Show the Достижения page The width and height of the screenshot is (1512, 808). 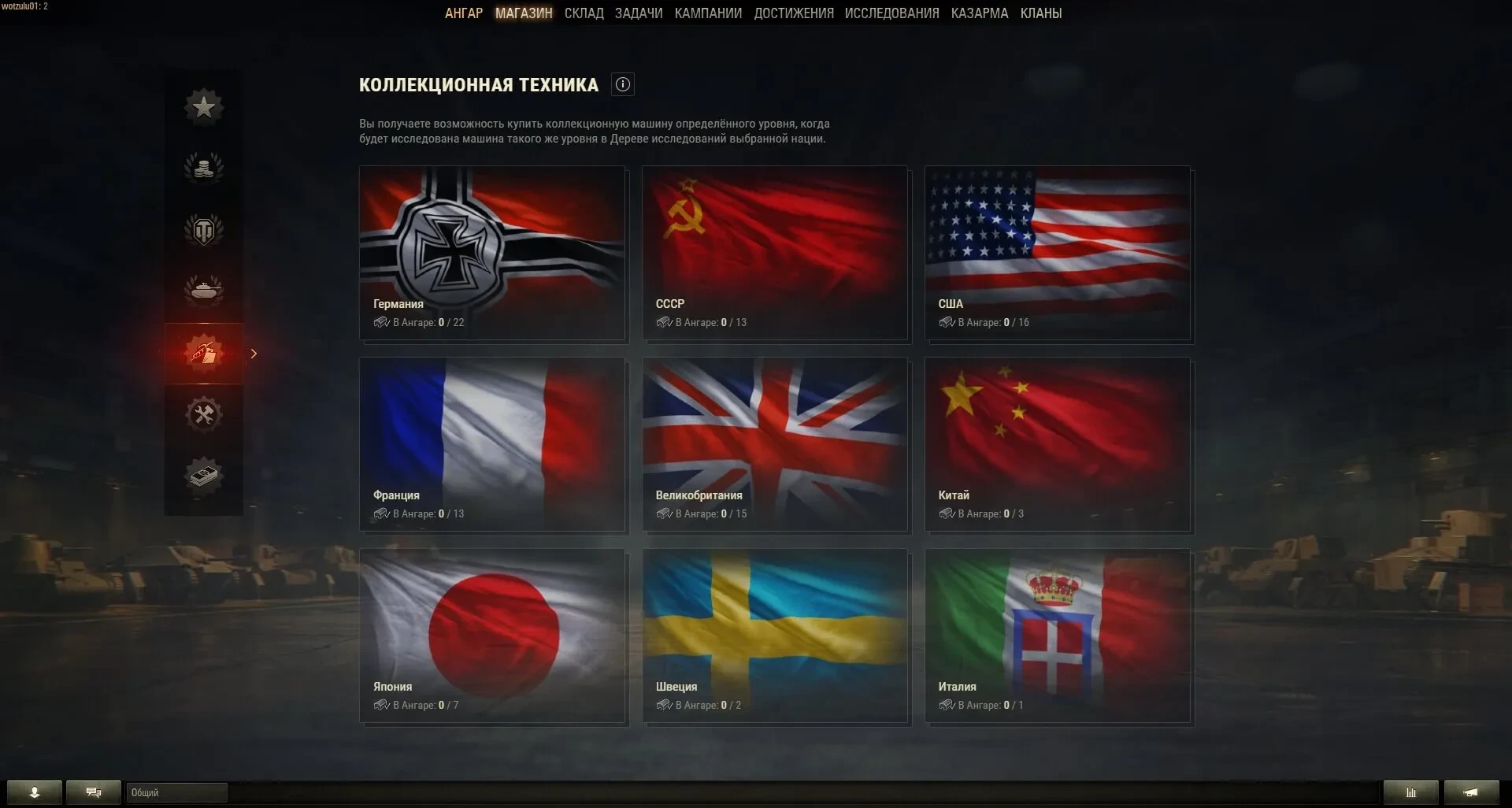tap(793, 13)
